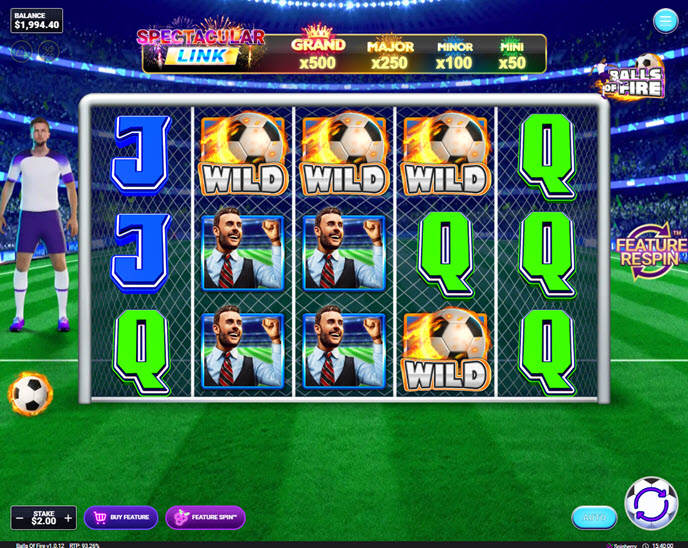Open the Buy Feature shop
Screen dimensions: 688x548
click(121, 517)
